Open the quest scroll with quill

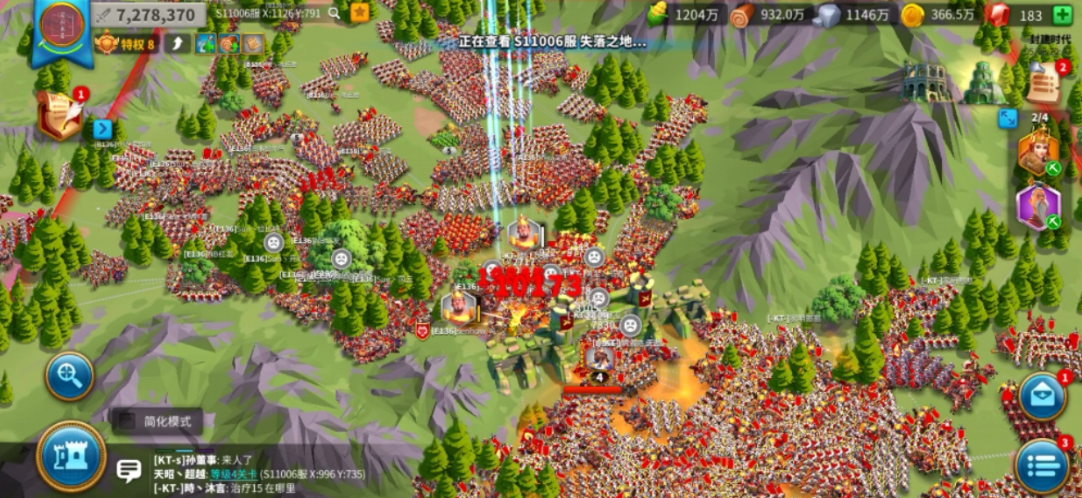(59, 116)
